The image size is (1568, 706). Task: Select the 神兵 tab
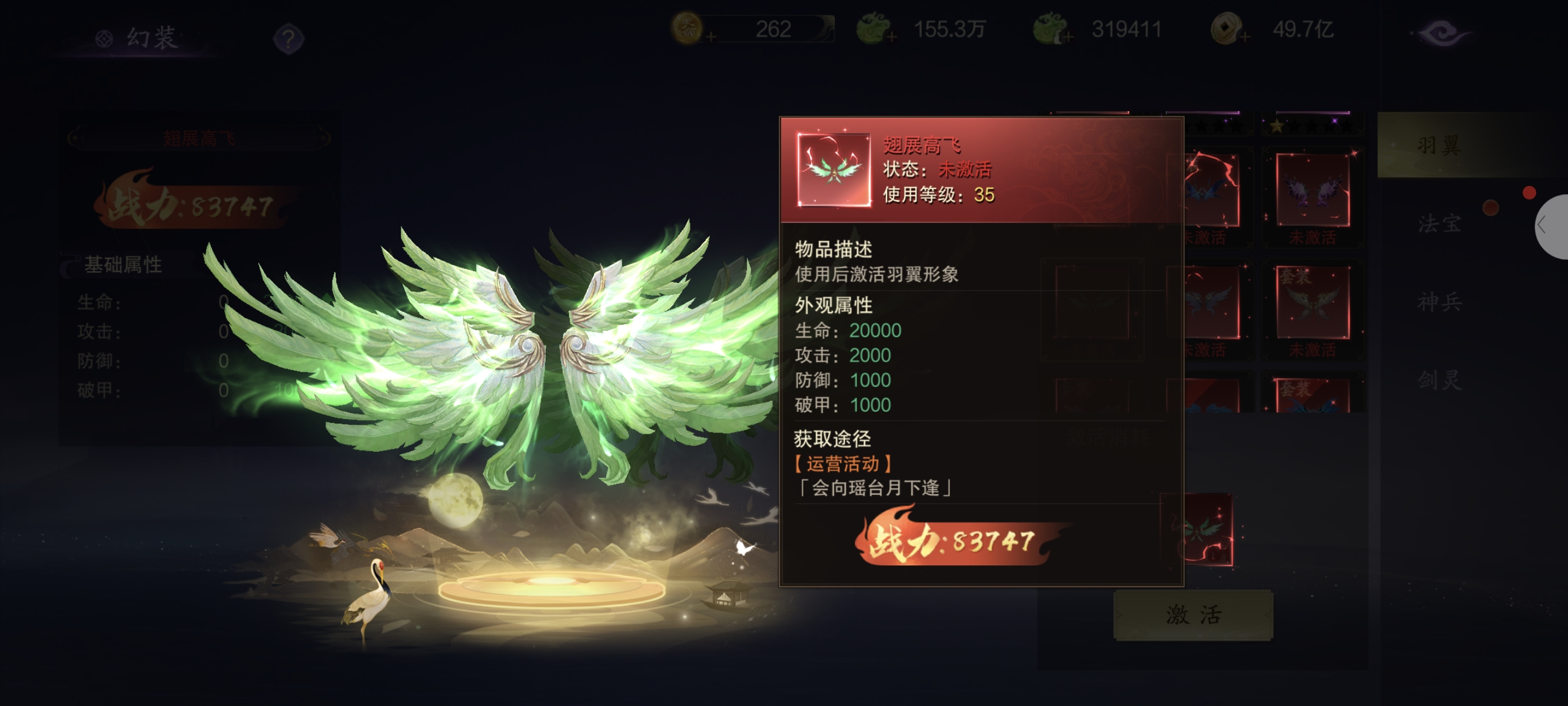click(x=1439, y=302)
